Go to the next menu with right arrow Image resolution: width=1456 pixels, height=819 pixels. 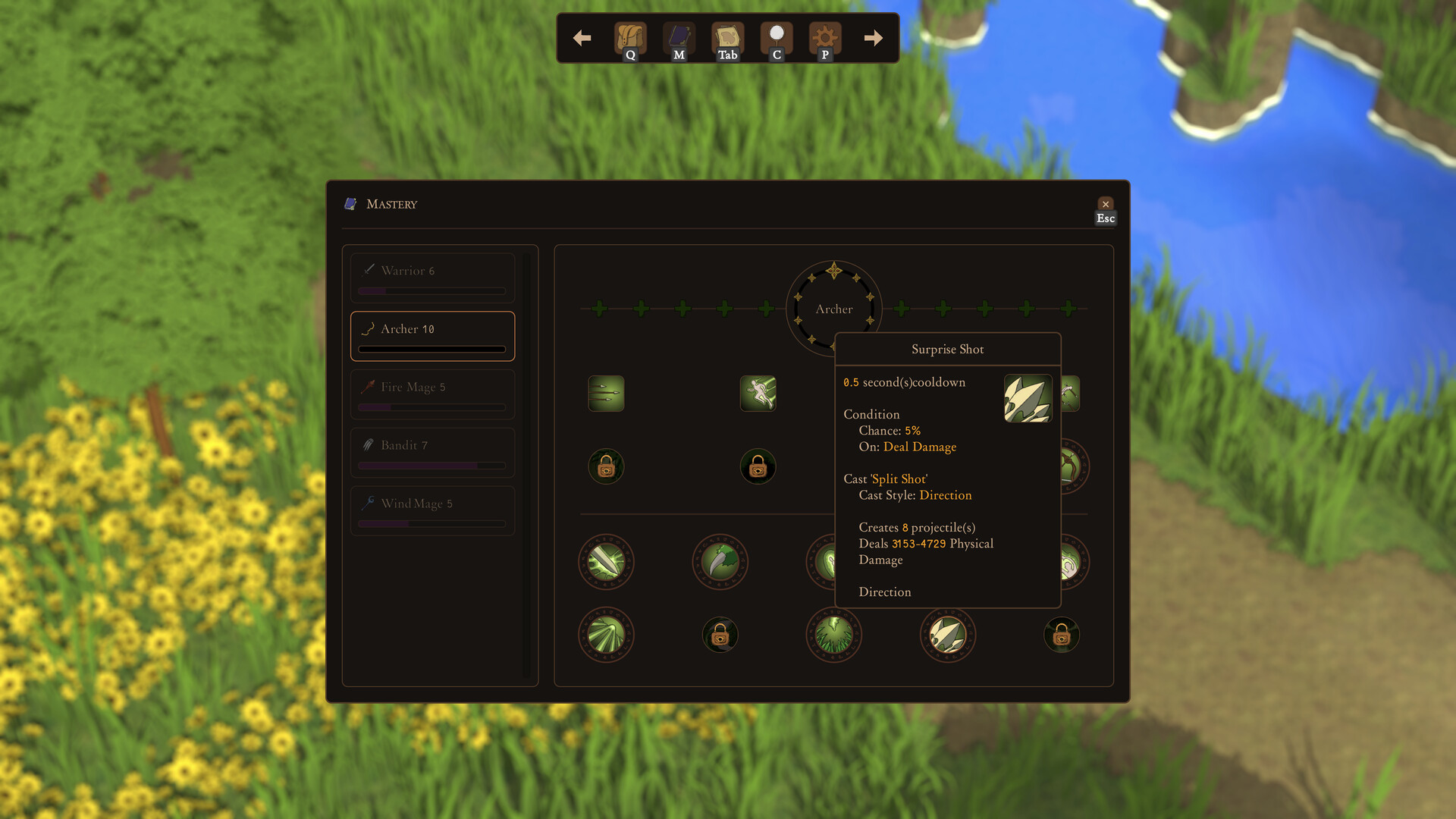click(873, 38)
